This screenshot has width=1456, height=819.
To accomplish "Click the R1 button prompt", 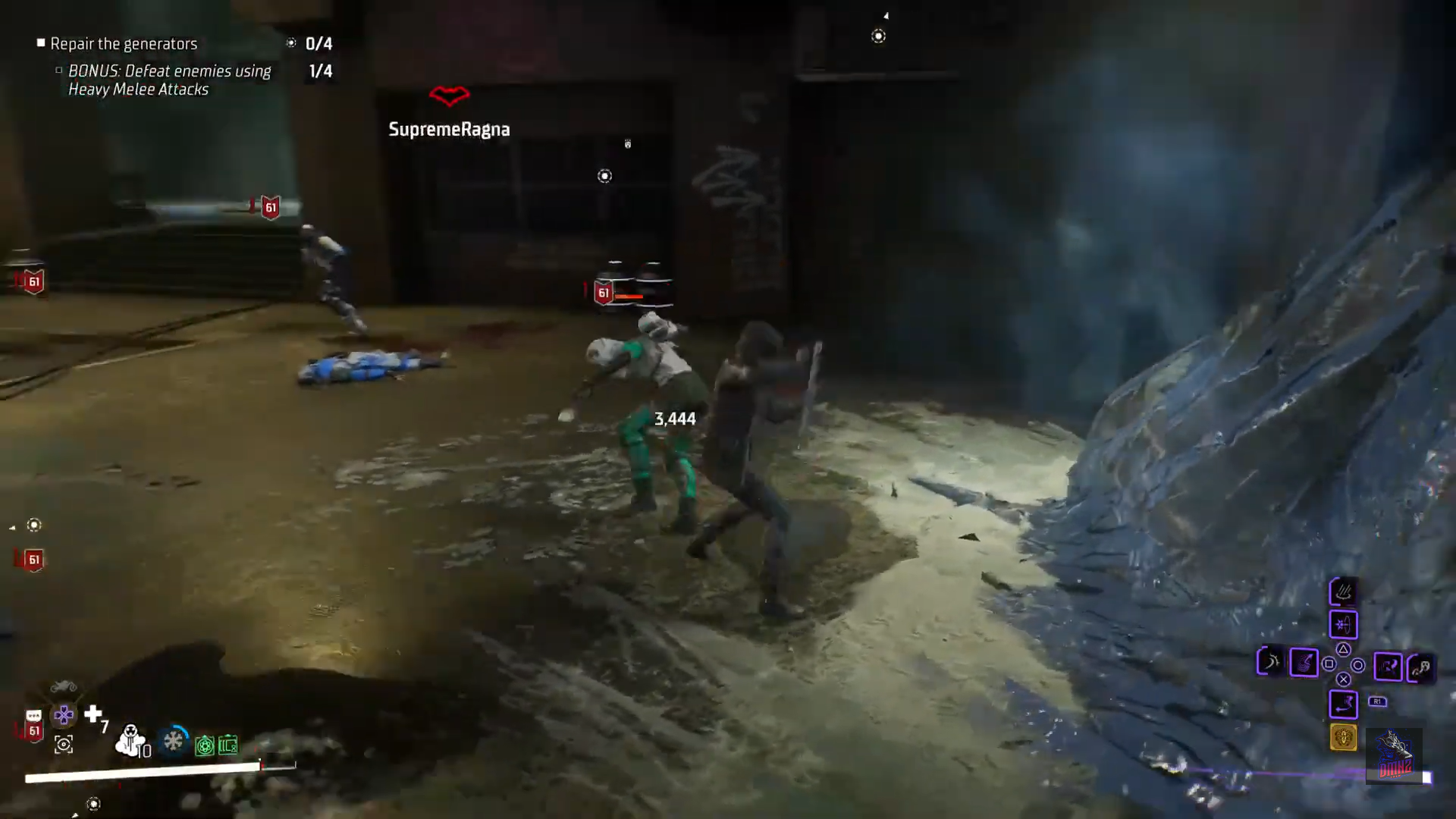I will pyautogui.click(x=1378, y=701).
